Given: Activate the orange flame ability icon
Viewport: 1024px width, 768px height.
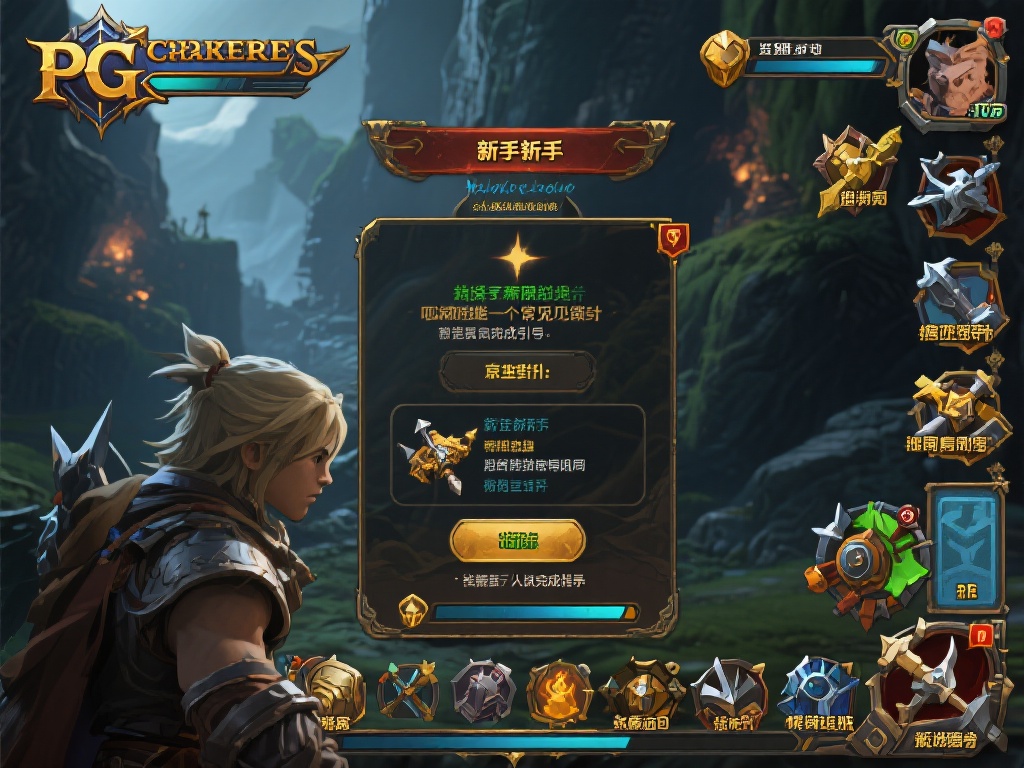Looking at the screenshot, I should point(559,691).
